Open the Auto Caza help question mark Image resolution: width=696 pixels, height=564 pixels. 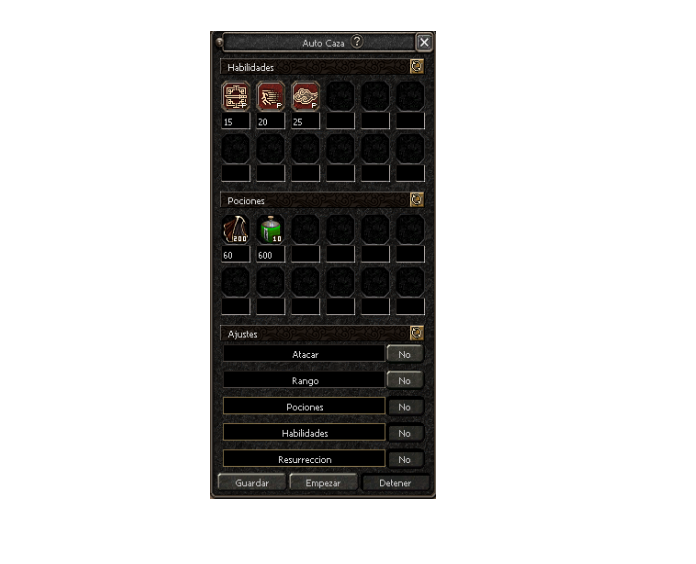[357, 42]
